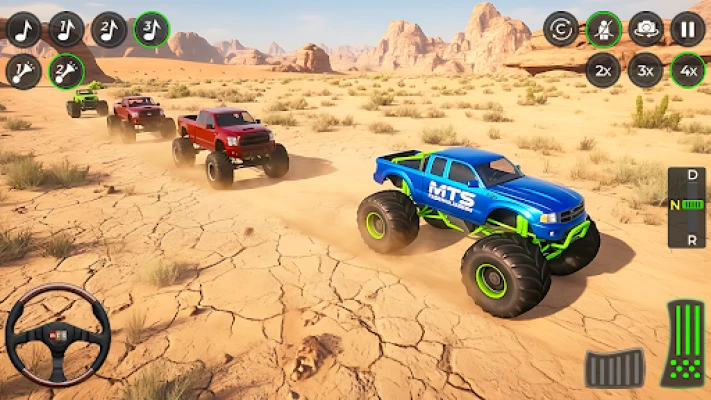Choose the 3x speed multiplier
711x400 pixels.
click(x=646, y=70)
